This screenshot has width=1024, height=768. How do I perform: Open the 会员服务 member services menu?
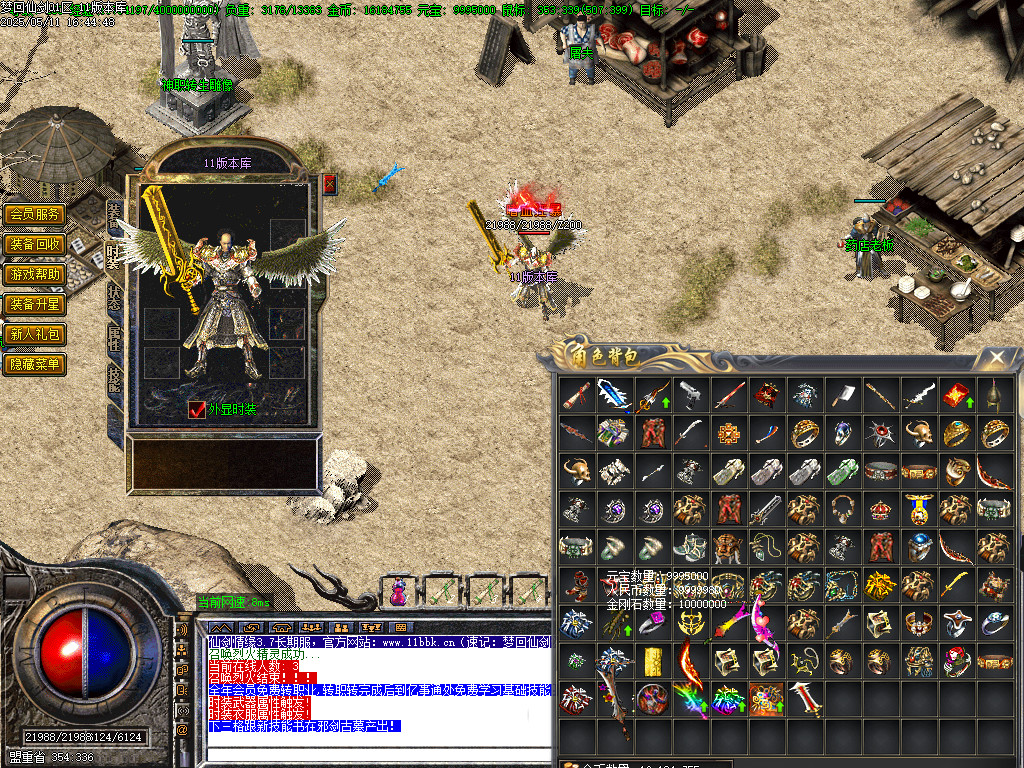tap(35, 214)
